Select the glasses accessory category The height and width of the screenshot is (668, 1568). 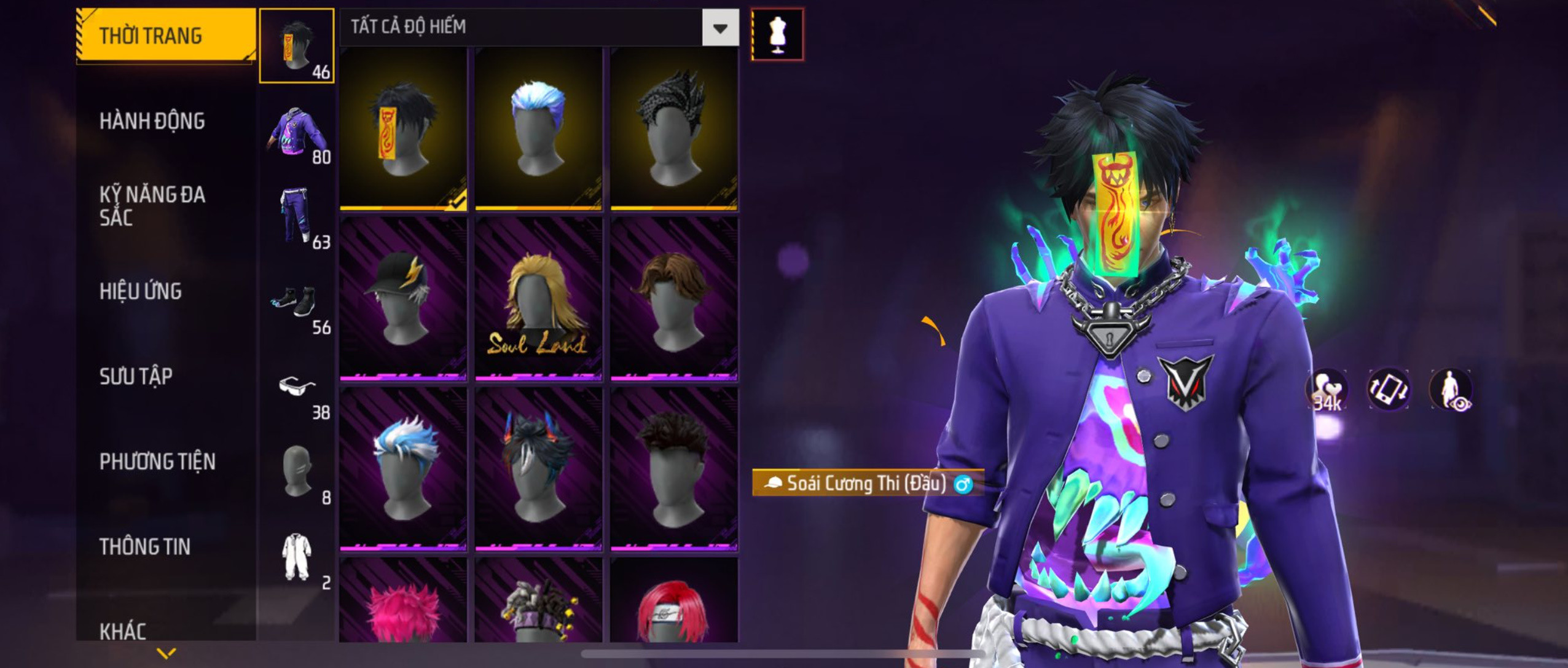(297, 387)
